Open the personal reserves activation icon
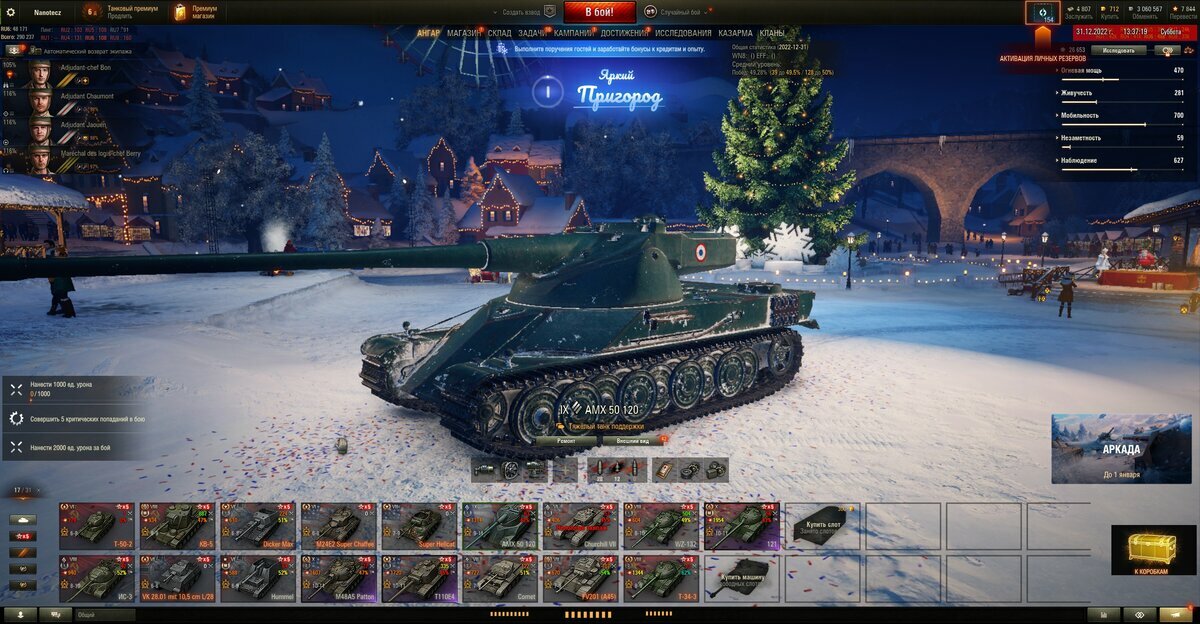This screenshot has height=624, width=1200. click(x=1042, y=14)
